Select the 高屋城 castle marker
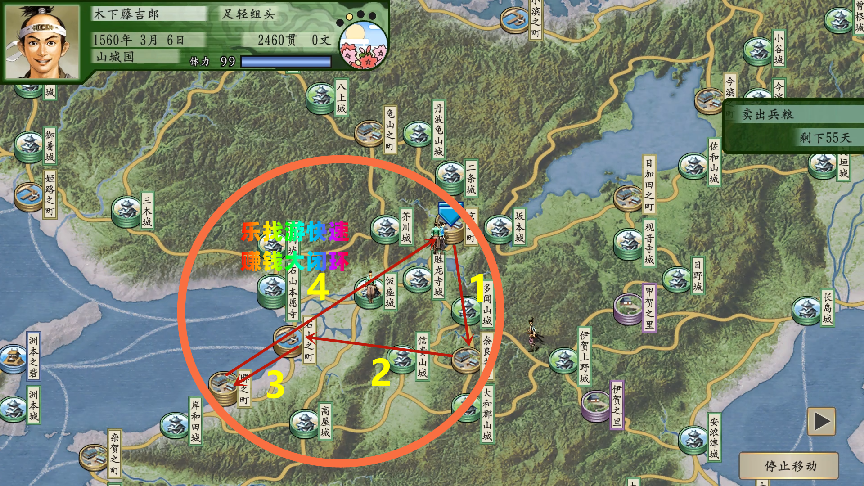The height and width of the screenshot is (486, 864). [304, 424]
